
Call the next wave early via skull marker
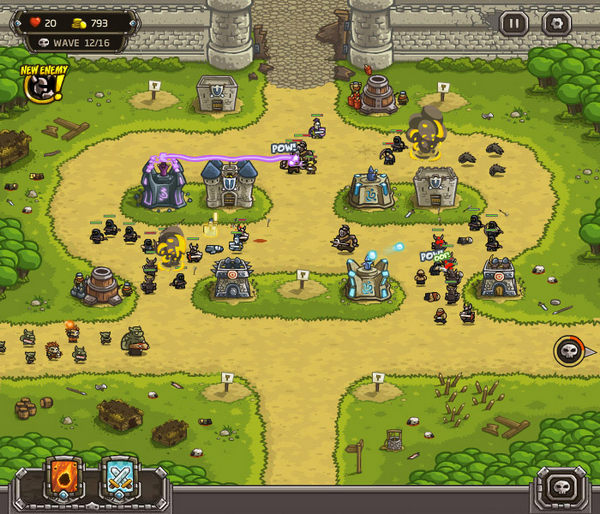pyautogui.click(x=570, y=351)
